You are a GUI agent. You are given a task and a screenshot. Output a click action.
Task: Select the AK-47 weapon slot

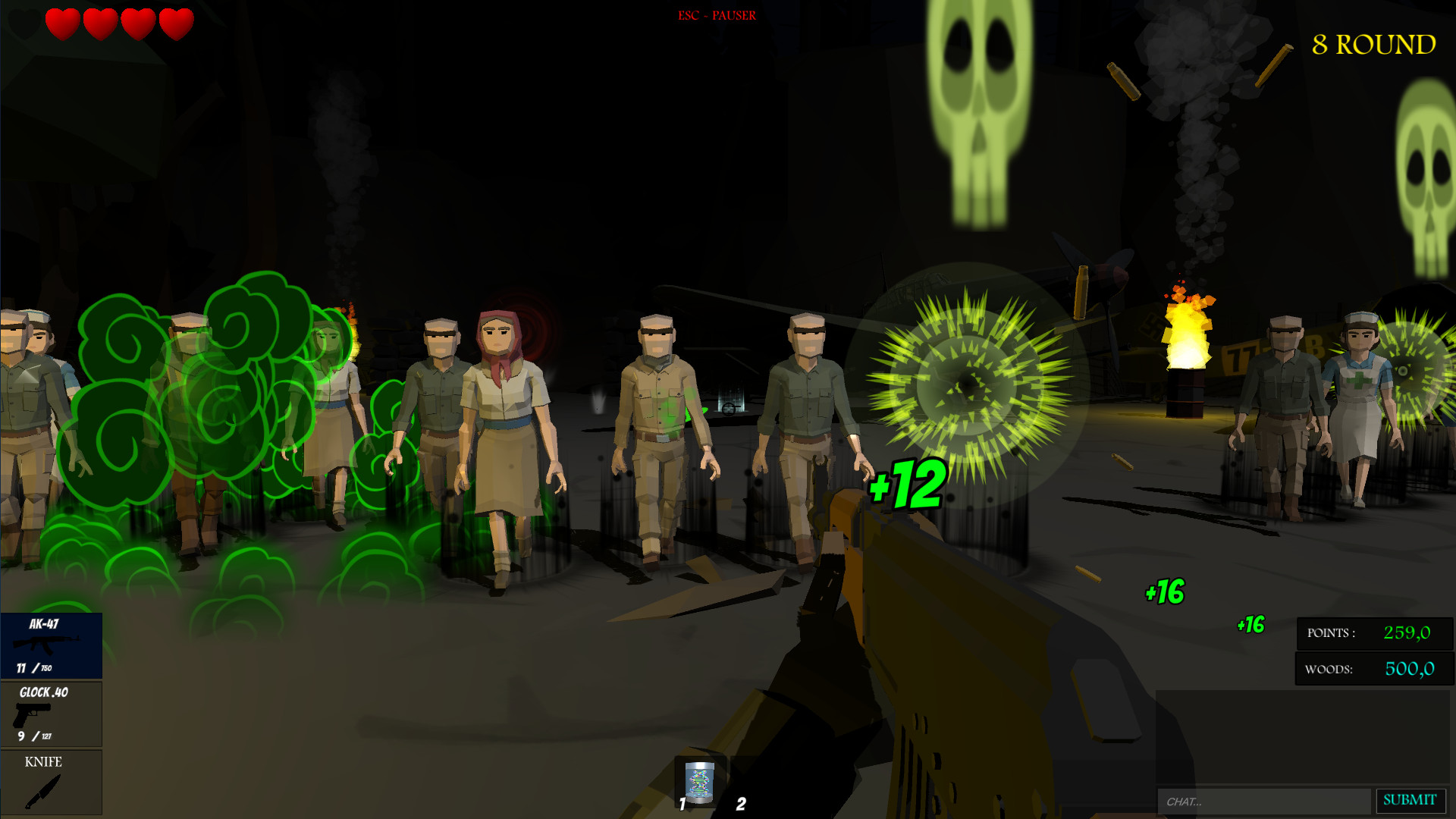coord(51,645)
